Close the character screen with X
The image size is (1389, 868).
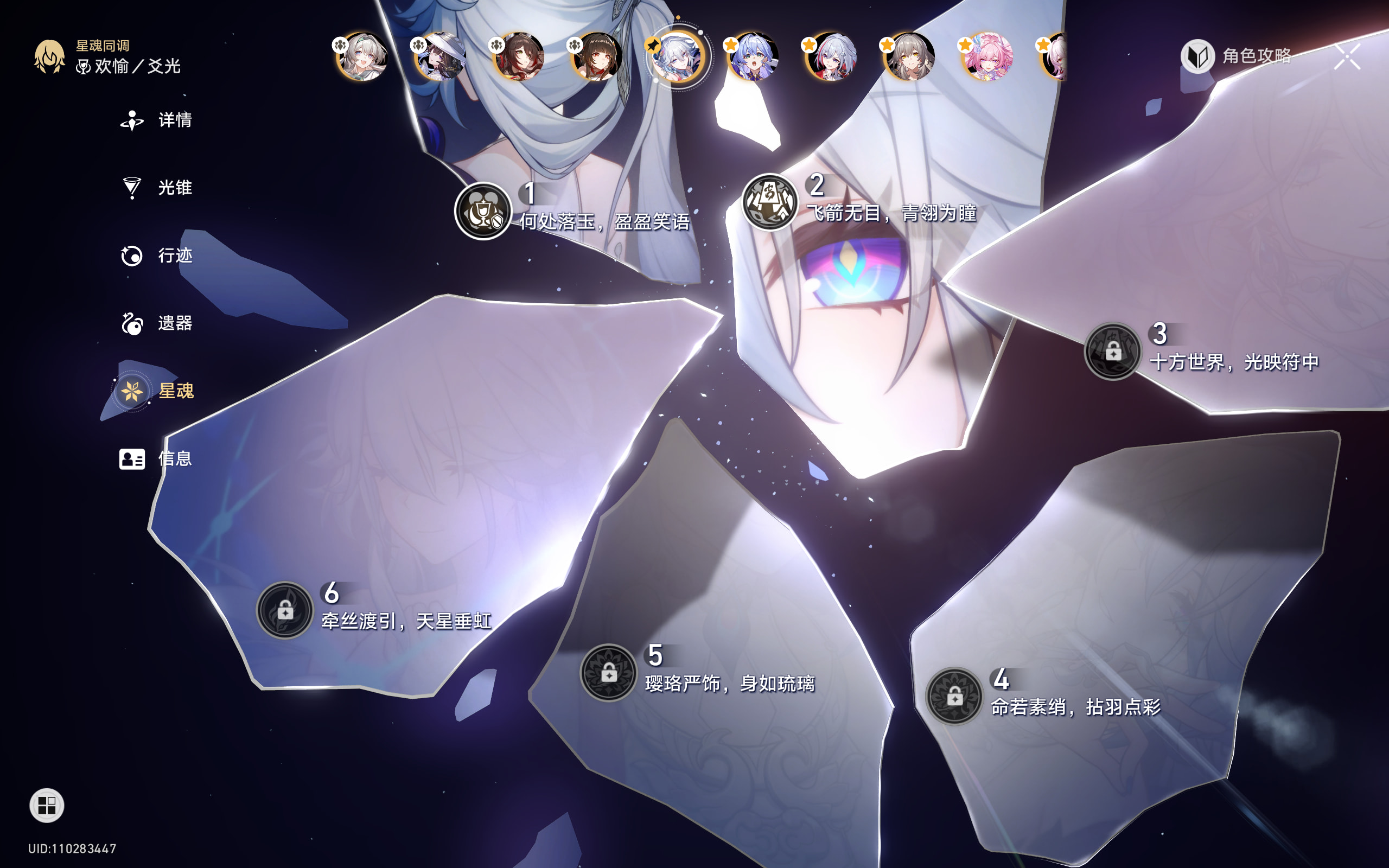1347,56
